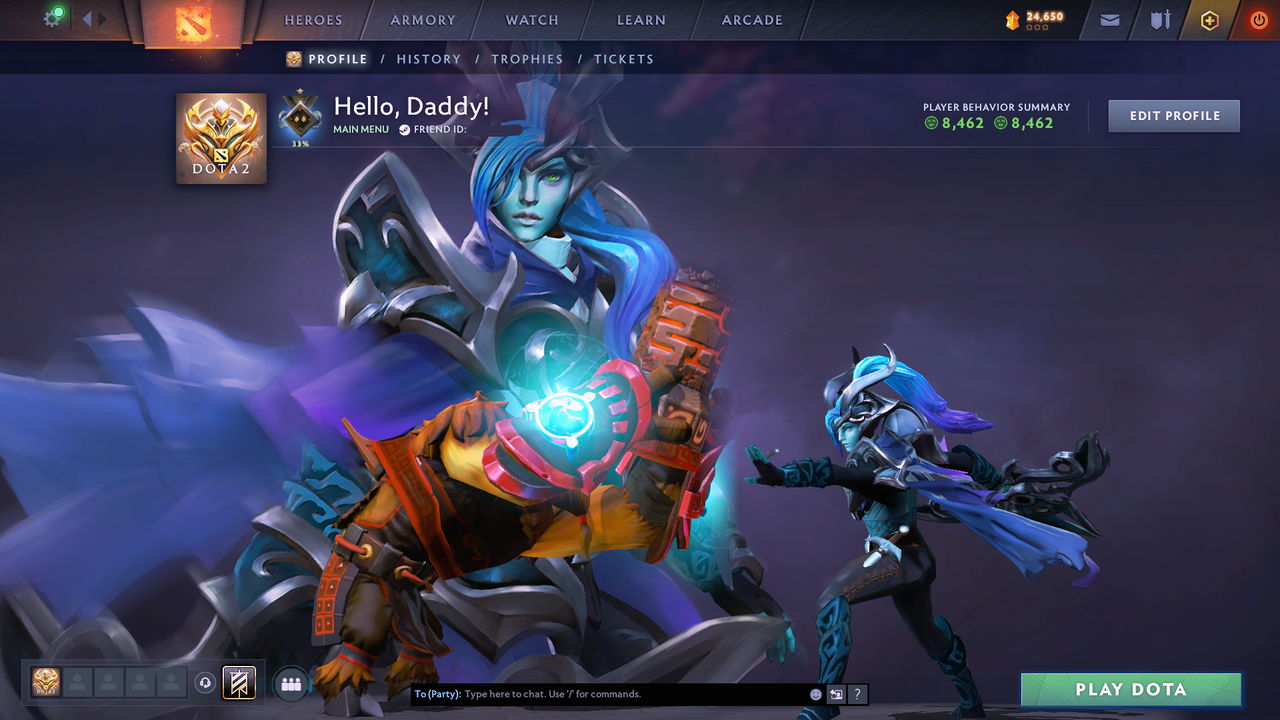Click the EDIT PROFILE button
1280x720 pixels.
coord(1173,115)
